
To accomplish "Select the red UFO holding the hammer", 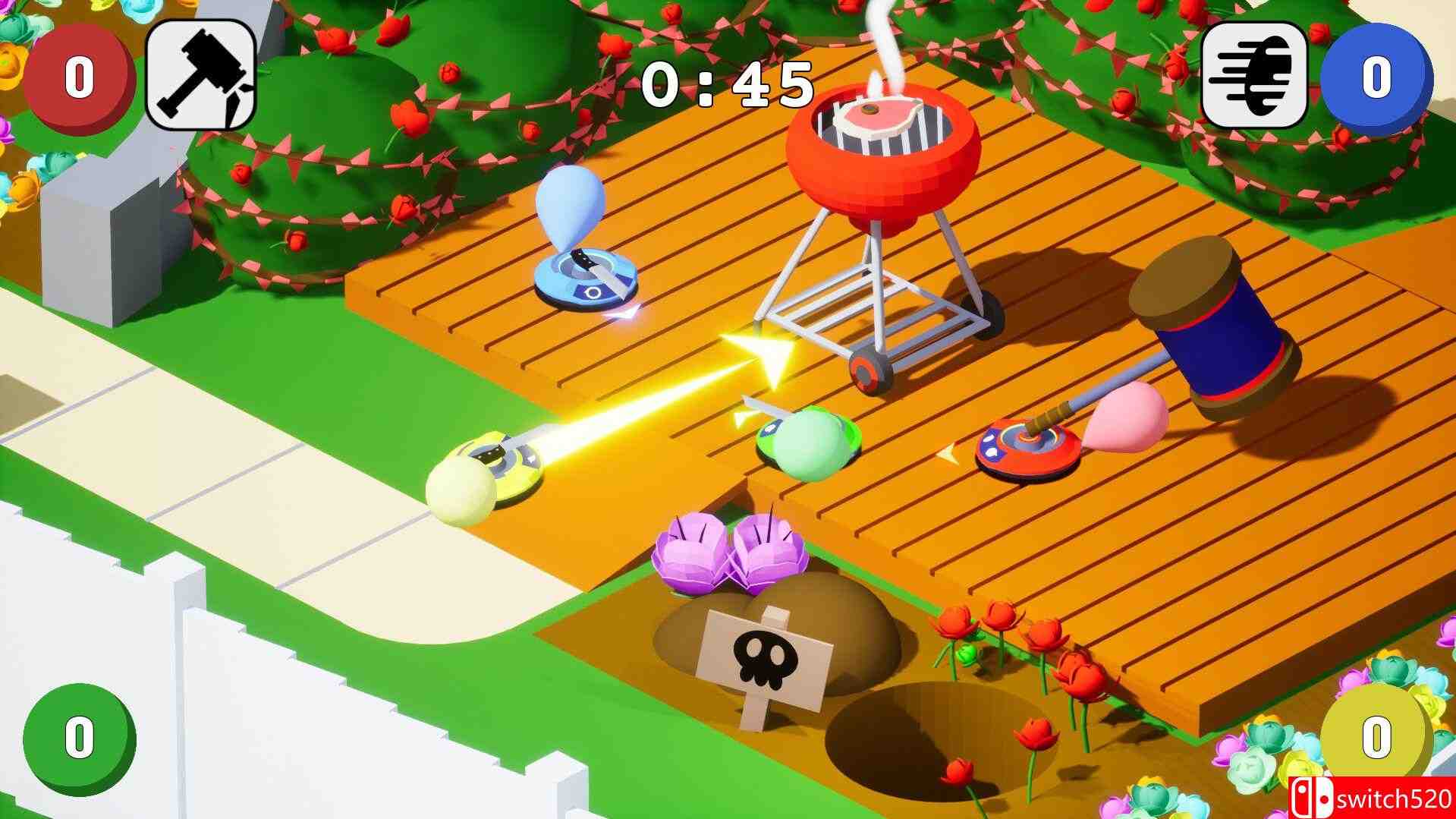I will 1028,448.
